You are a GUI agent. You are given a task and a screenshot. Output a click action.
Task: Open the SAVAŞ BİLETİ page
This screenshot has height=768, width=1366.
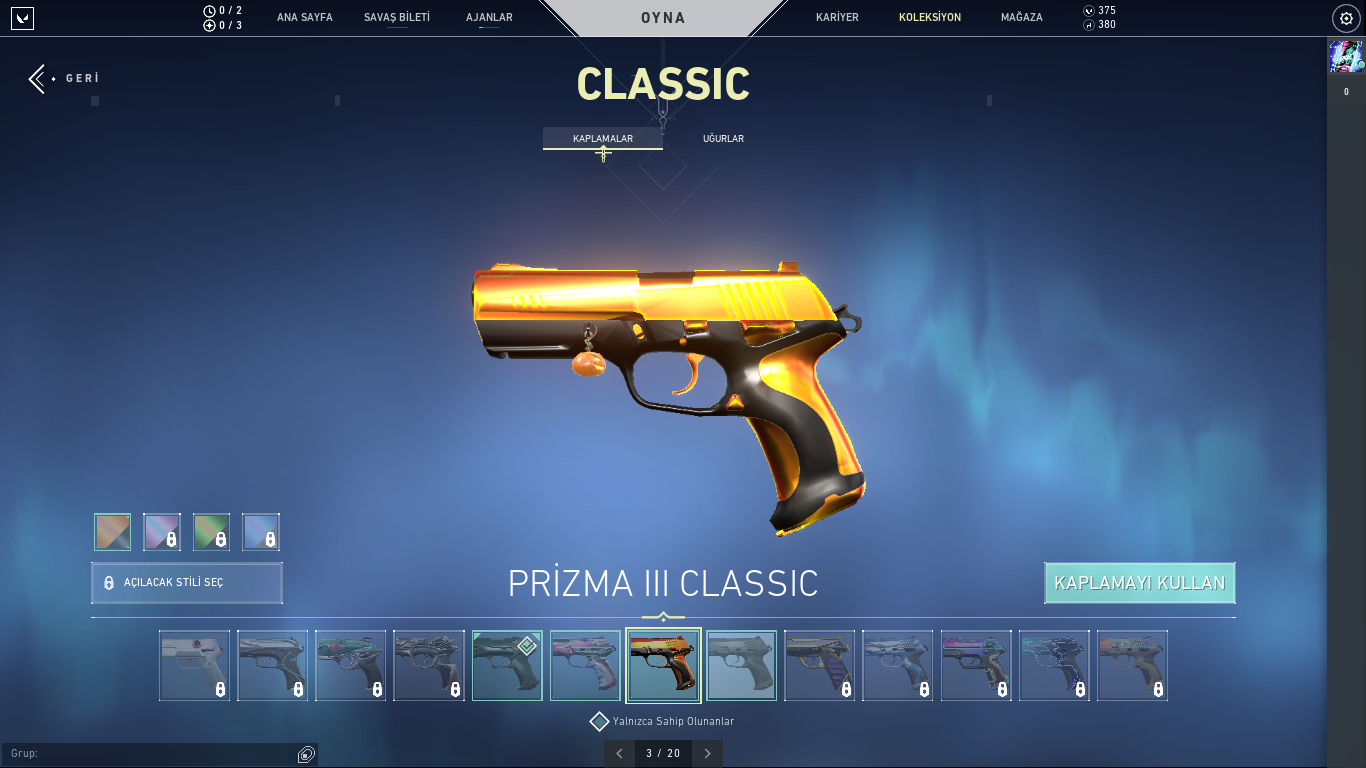[x=396, y=17]
